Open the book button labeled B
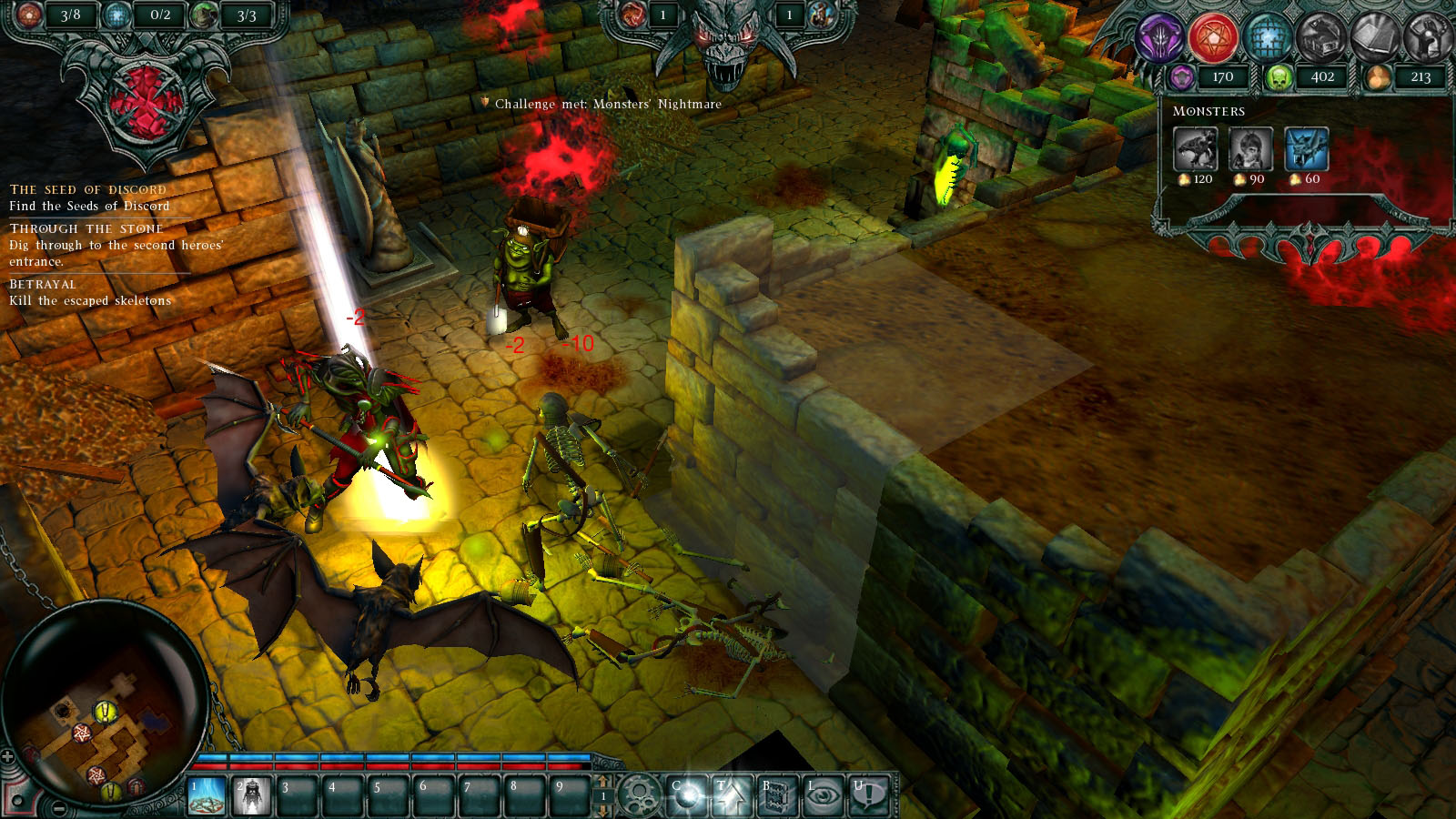The image size is (1456, 819). [x=776, y=795]
